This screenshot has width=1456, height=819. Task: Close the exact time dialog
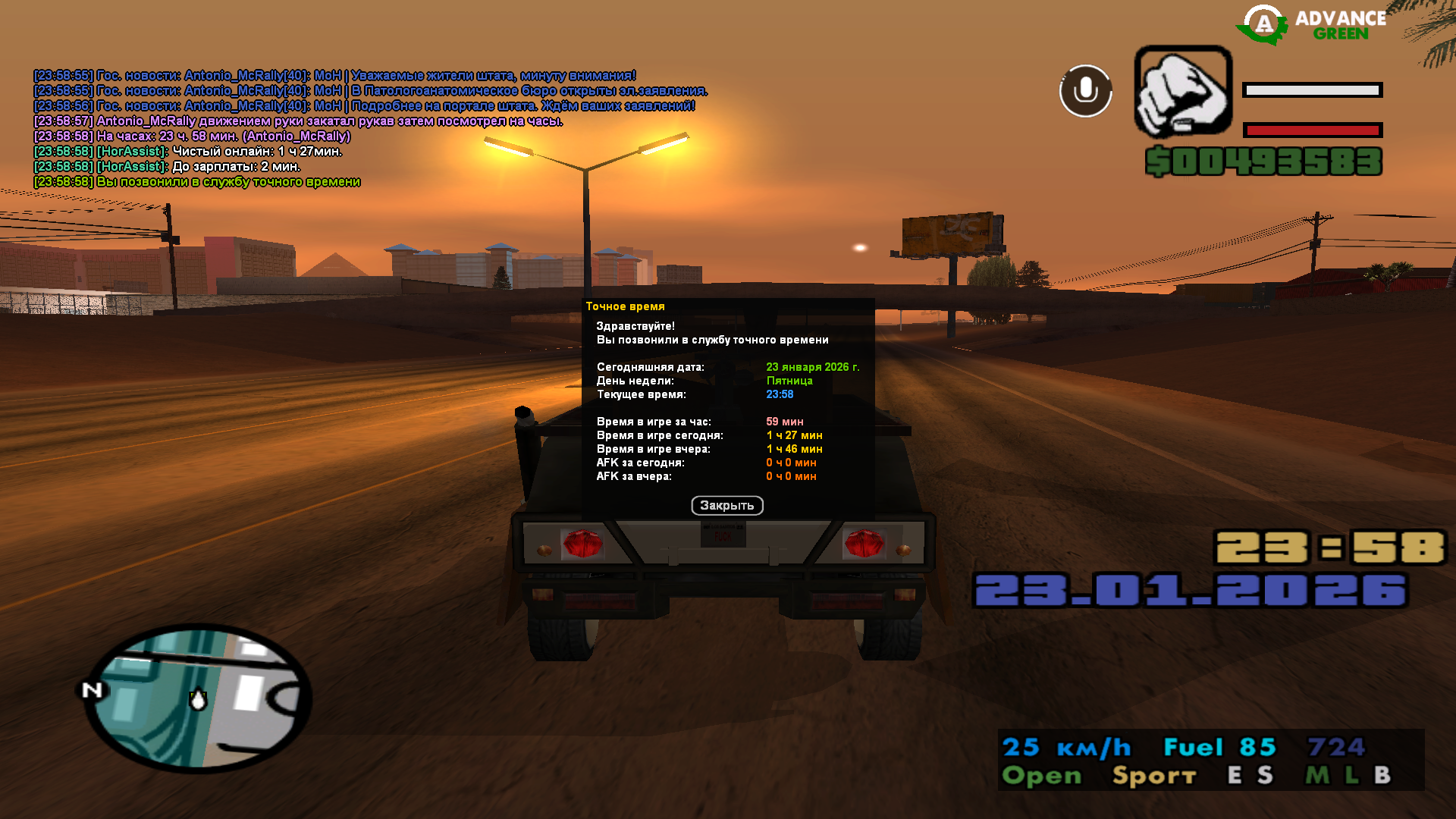point(726,506)
